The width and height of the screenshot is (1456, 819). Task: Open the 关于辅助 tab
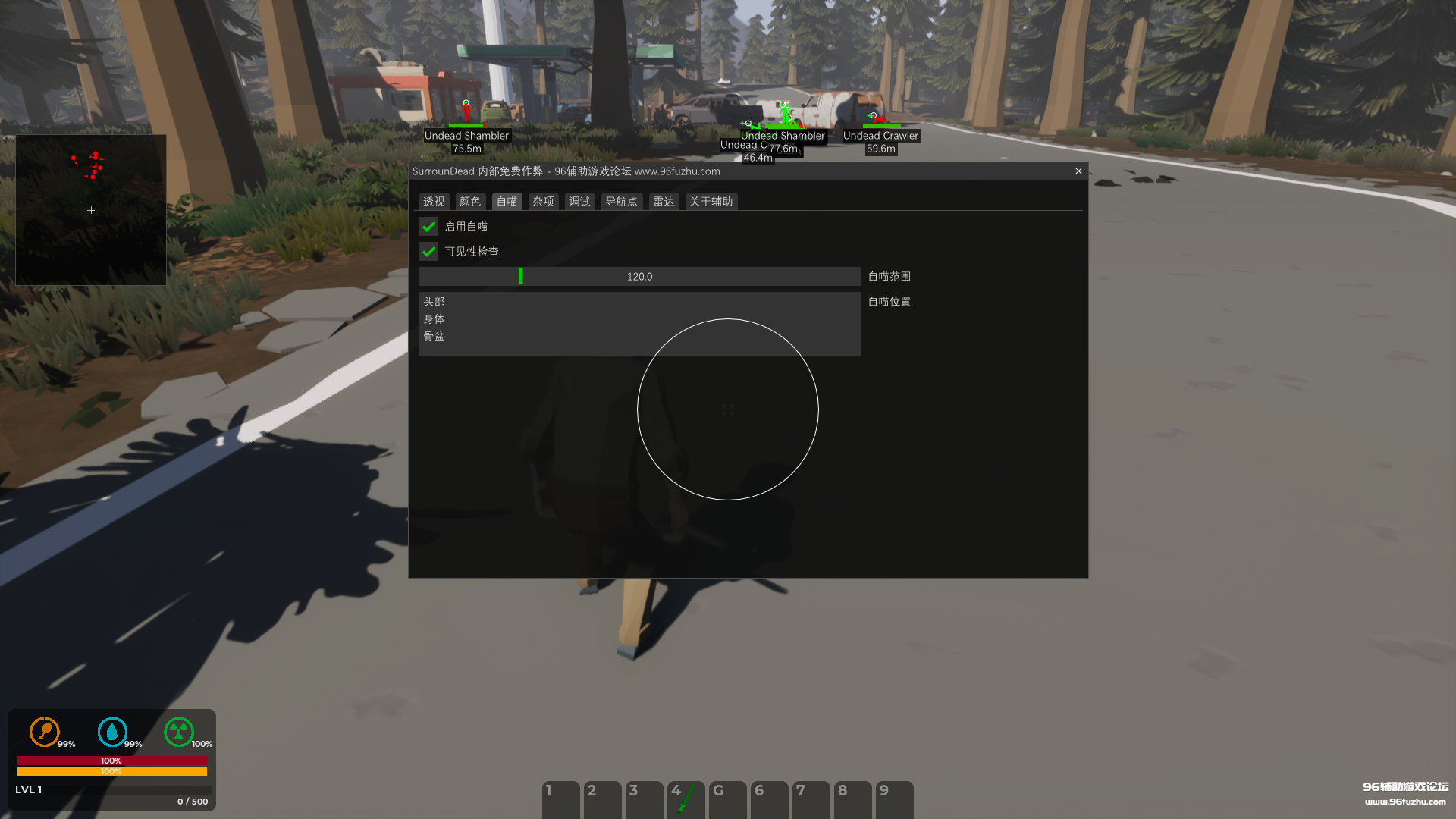click(x=711, y=201)
